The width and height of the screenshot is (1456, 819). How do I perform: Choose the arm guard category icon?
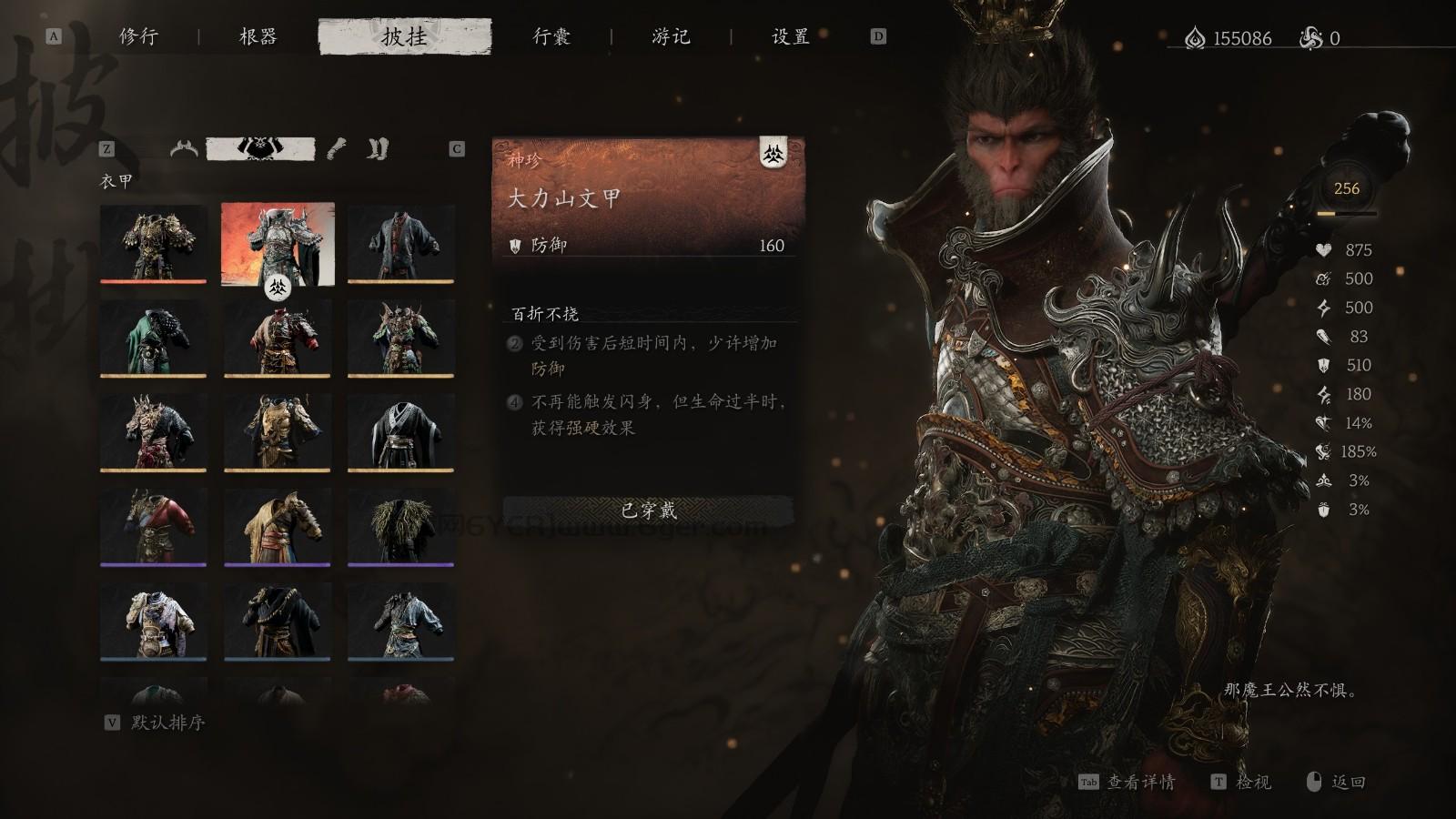coord(337,148)
